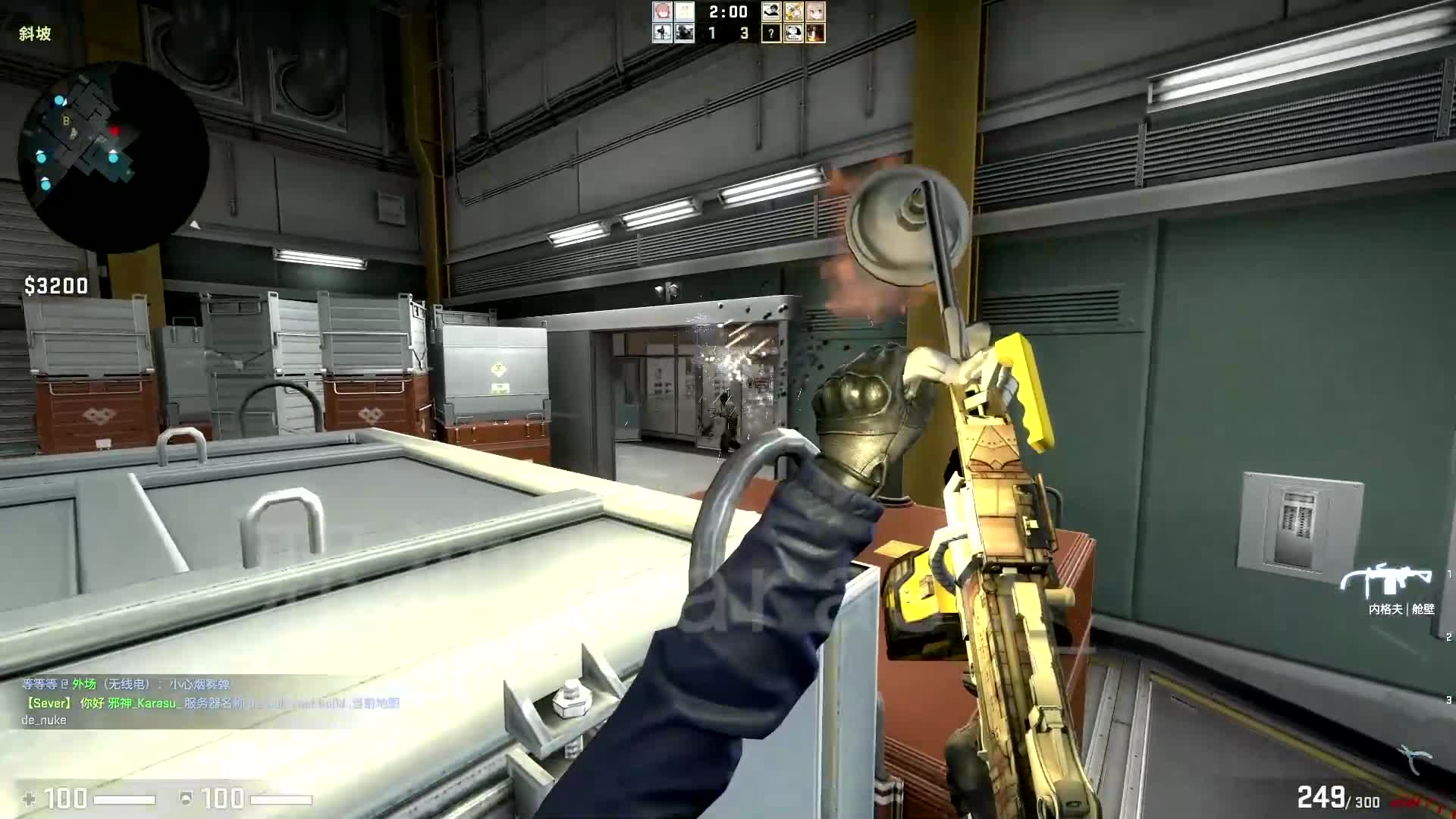
Task: Click the panda avatar in T scoreboard
Action: (x=794, y=33)
